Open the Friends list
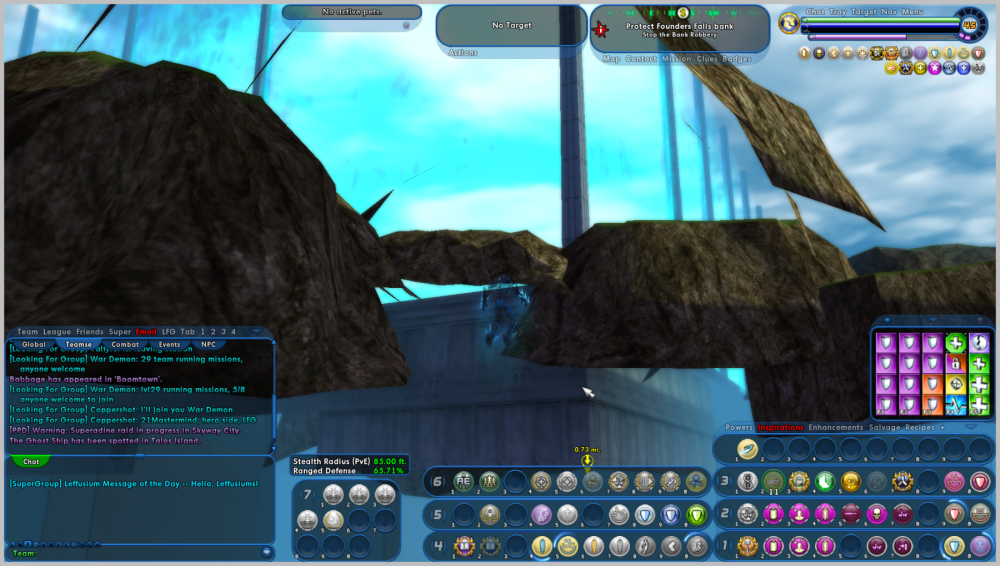Screen dimensions: 1000x566 coord(90,332)
